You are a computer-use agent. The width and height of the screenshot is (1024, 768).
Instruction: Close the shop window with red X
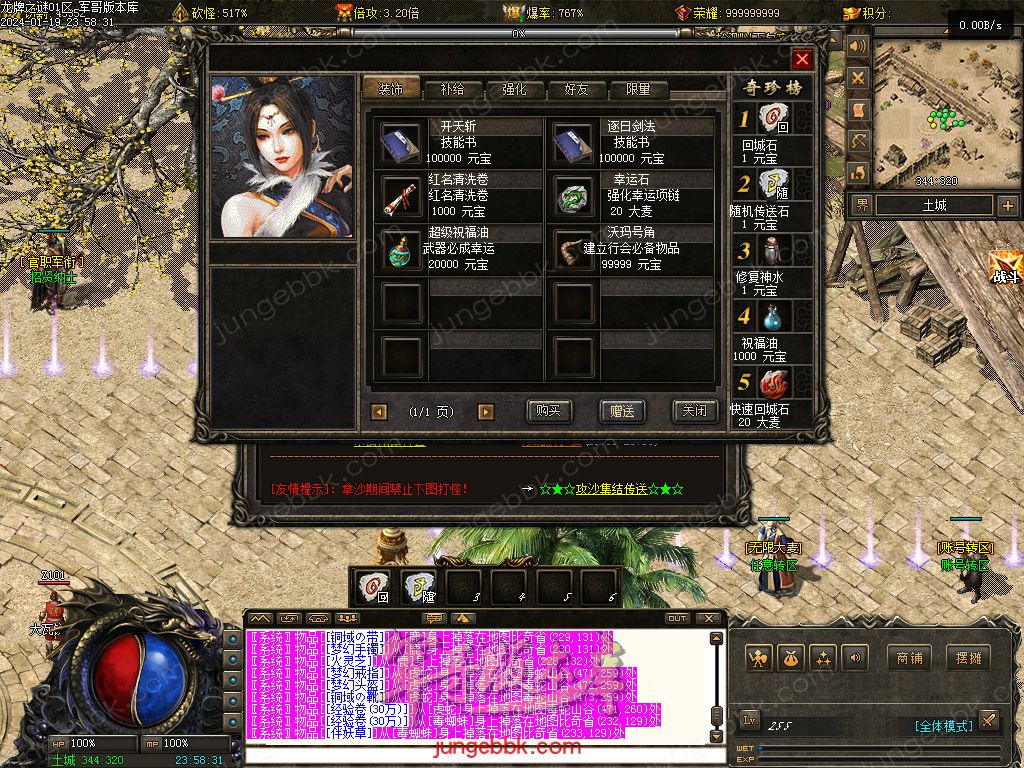802,60
